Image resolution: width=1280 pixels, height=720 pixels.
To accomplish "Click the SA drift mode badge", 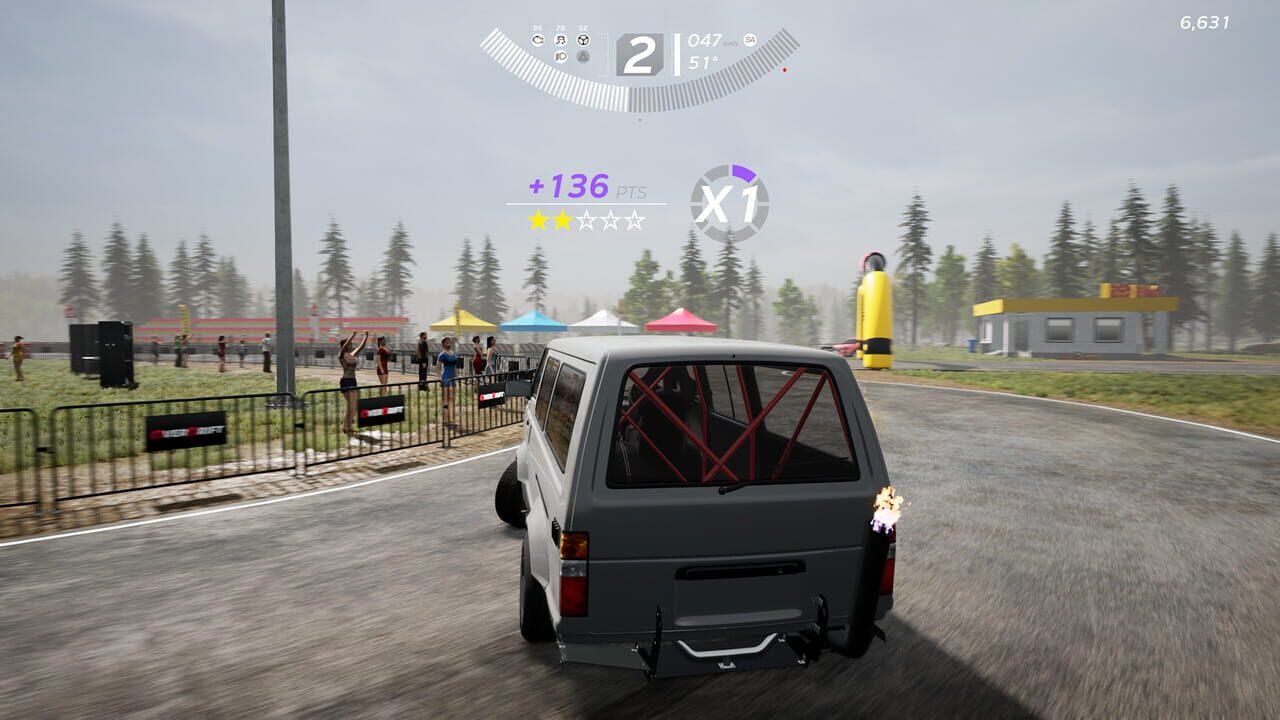I will click(x=749, y=40).
